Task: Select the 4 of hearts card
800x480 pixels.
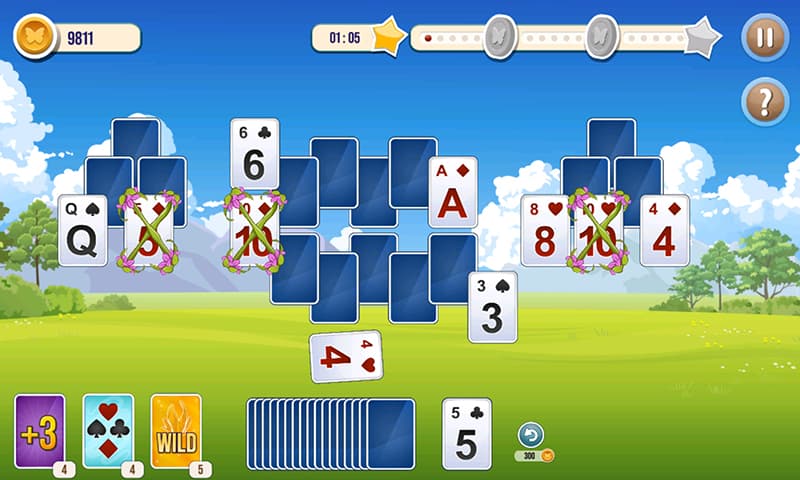Action: point(346,357)
